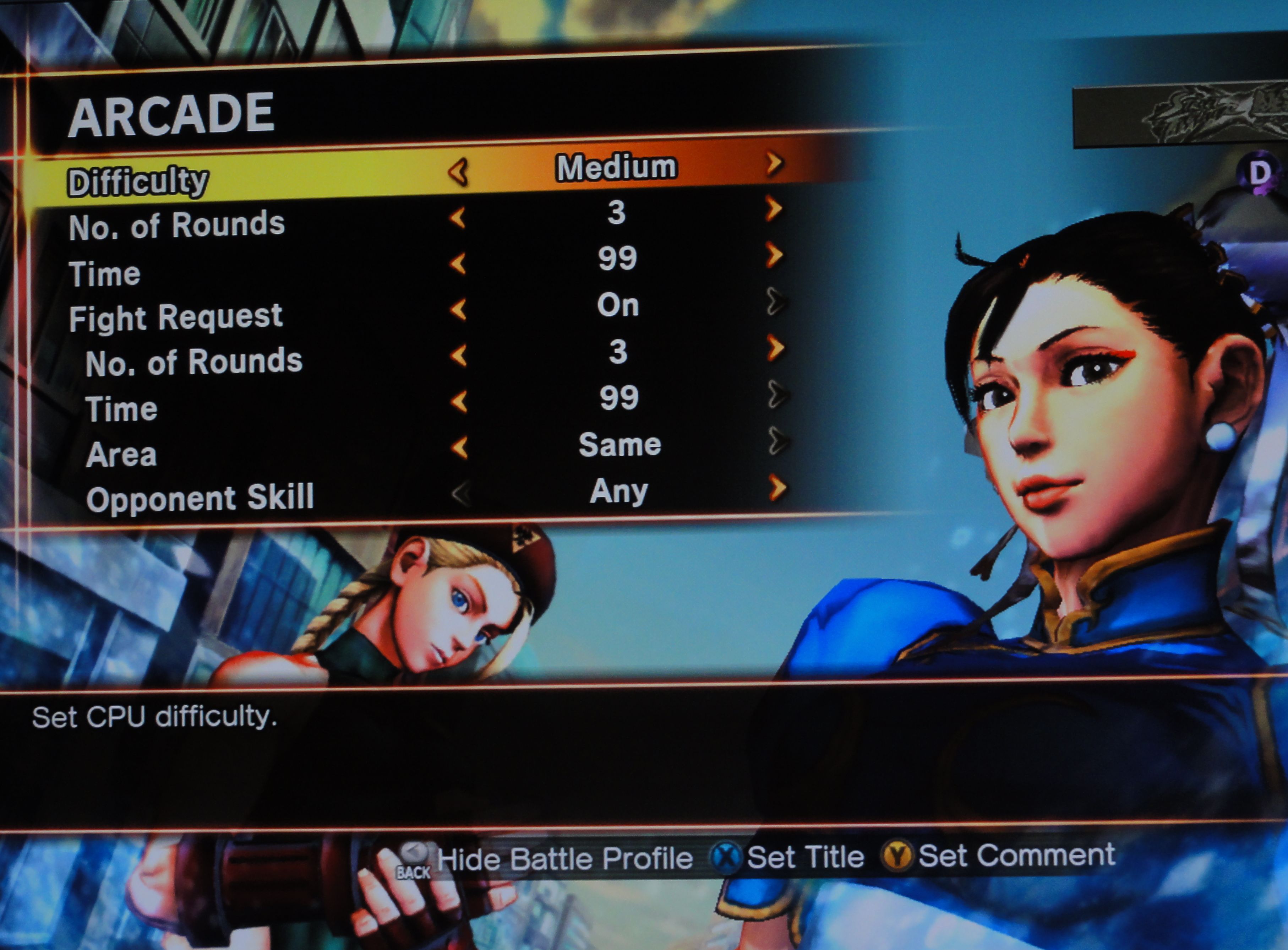Image resolution: width=1288 pixels, height=950 pixels.
Task: Select the Difficulty setting row
Action: click(x=138, y=182)
